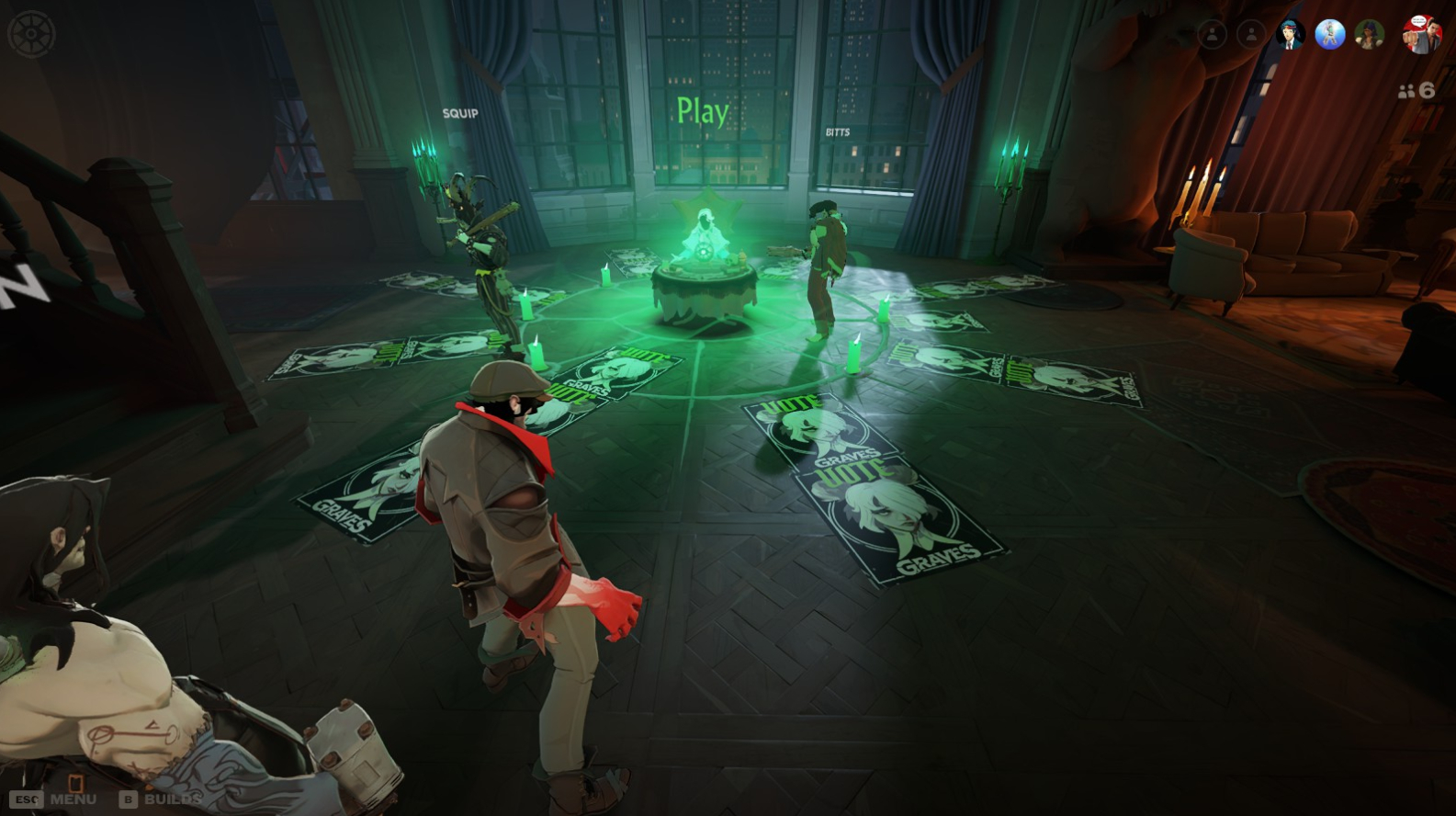Select the floating green Play label

[703, 111]
